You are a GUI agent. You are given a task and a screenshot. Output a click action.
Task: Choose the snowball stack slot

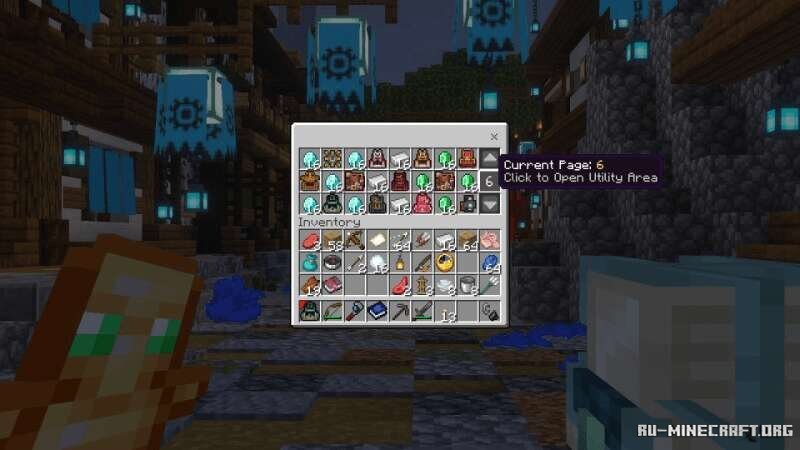376,263
